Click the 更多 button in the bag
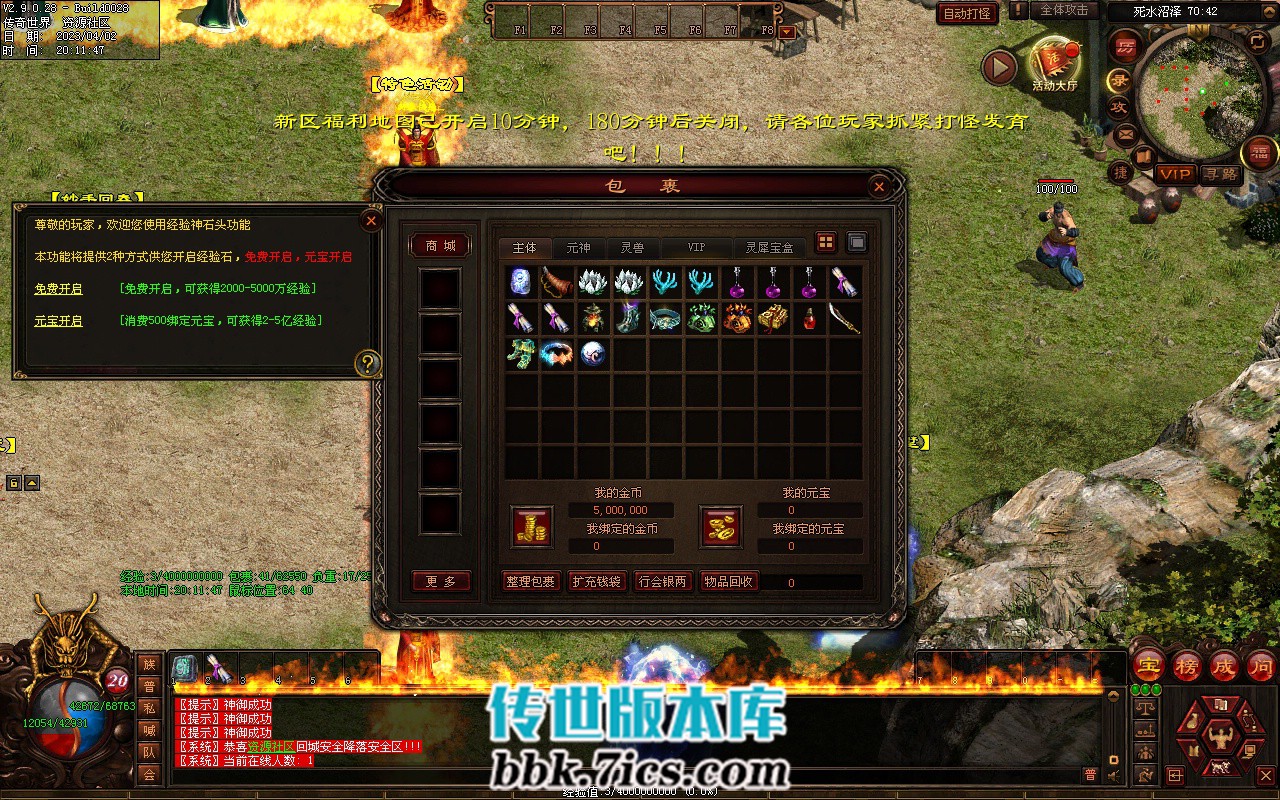This screenshot has width=1280, height=800. tap(441, 581)
